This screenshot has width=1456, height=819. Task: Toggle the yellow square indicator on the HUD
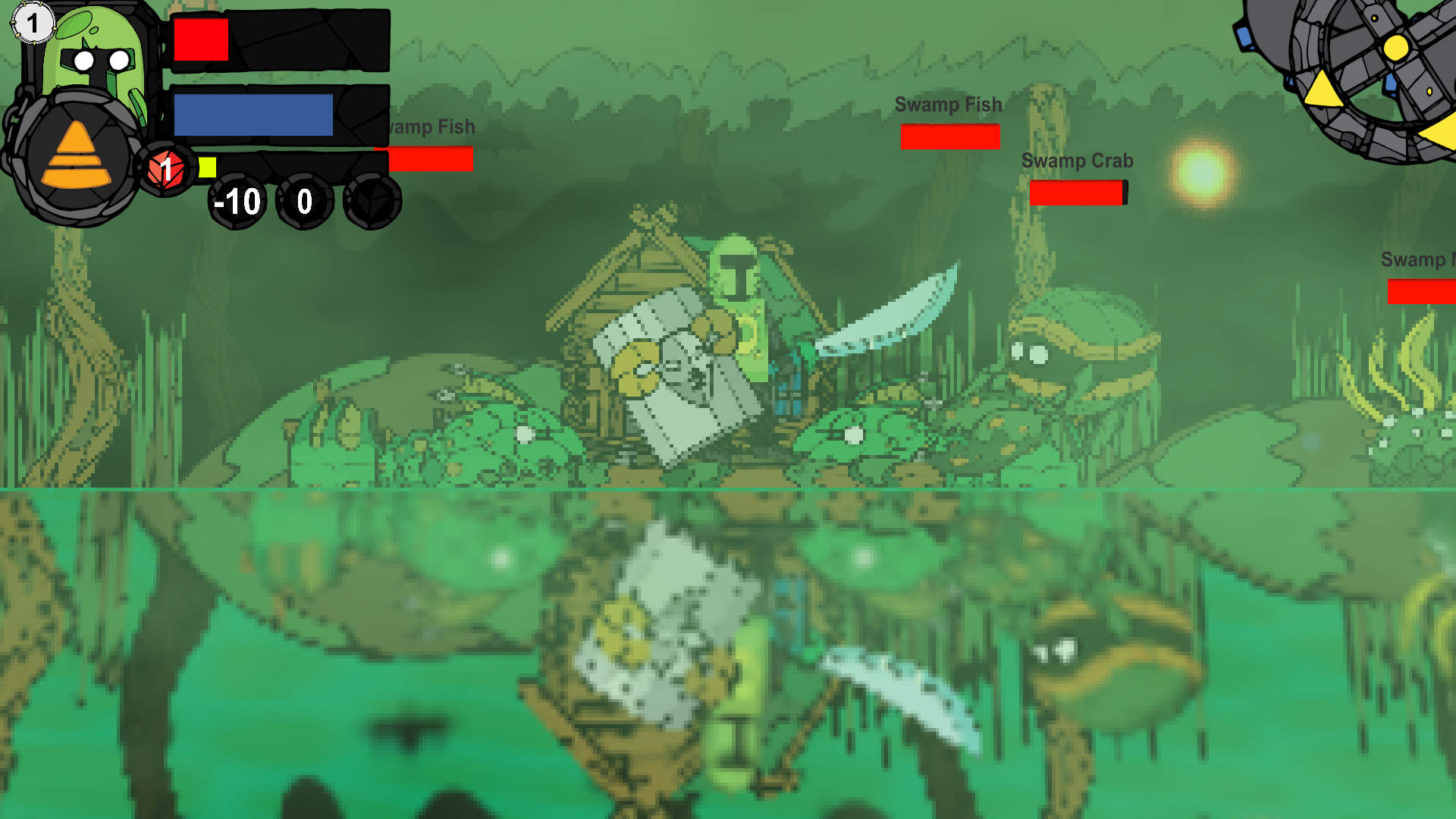point(208,168)
